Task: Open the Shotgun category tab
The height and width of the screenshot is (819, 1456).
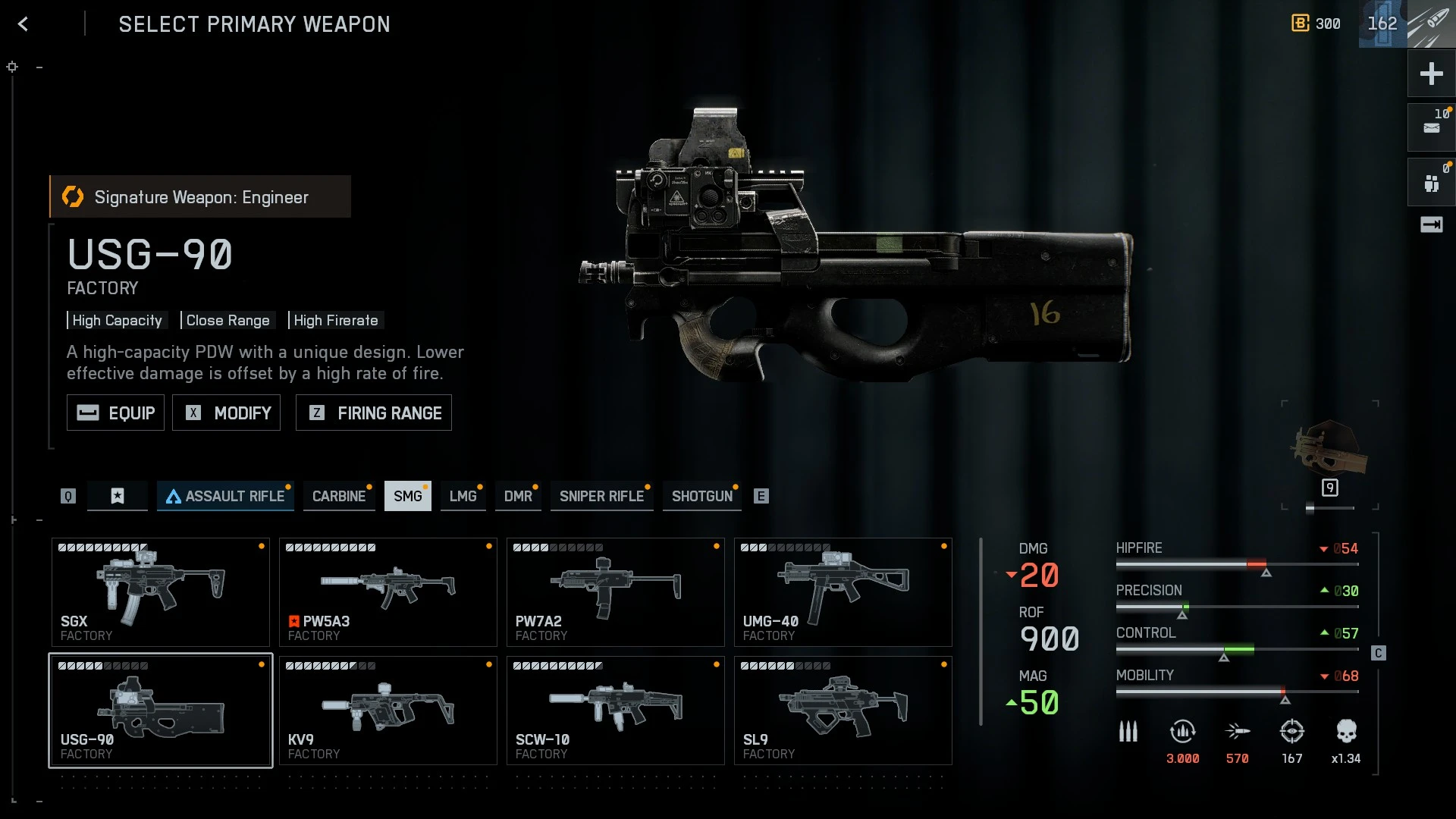Action: (701, 496)
